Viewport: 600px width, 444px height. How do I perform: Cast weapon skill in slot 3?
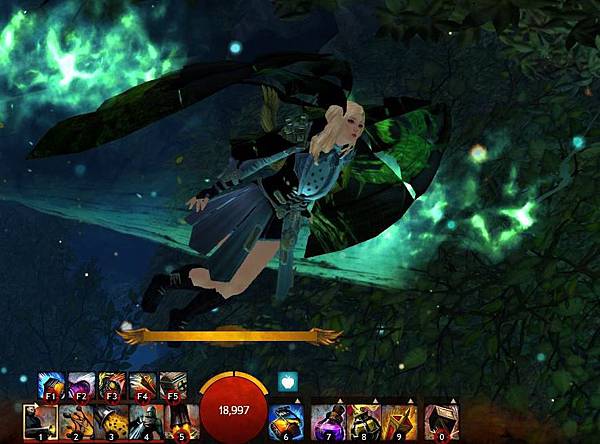click(x=109, y=422)
